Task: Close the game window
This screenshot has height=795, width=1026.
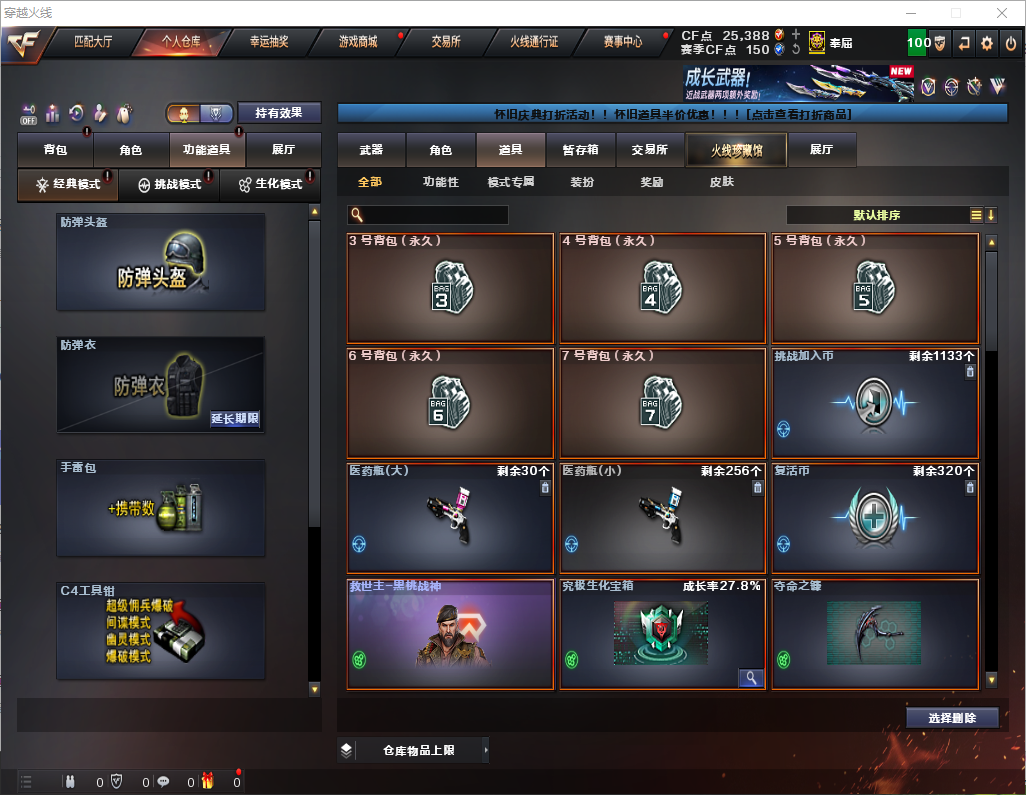Action: 1002,13
